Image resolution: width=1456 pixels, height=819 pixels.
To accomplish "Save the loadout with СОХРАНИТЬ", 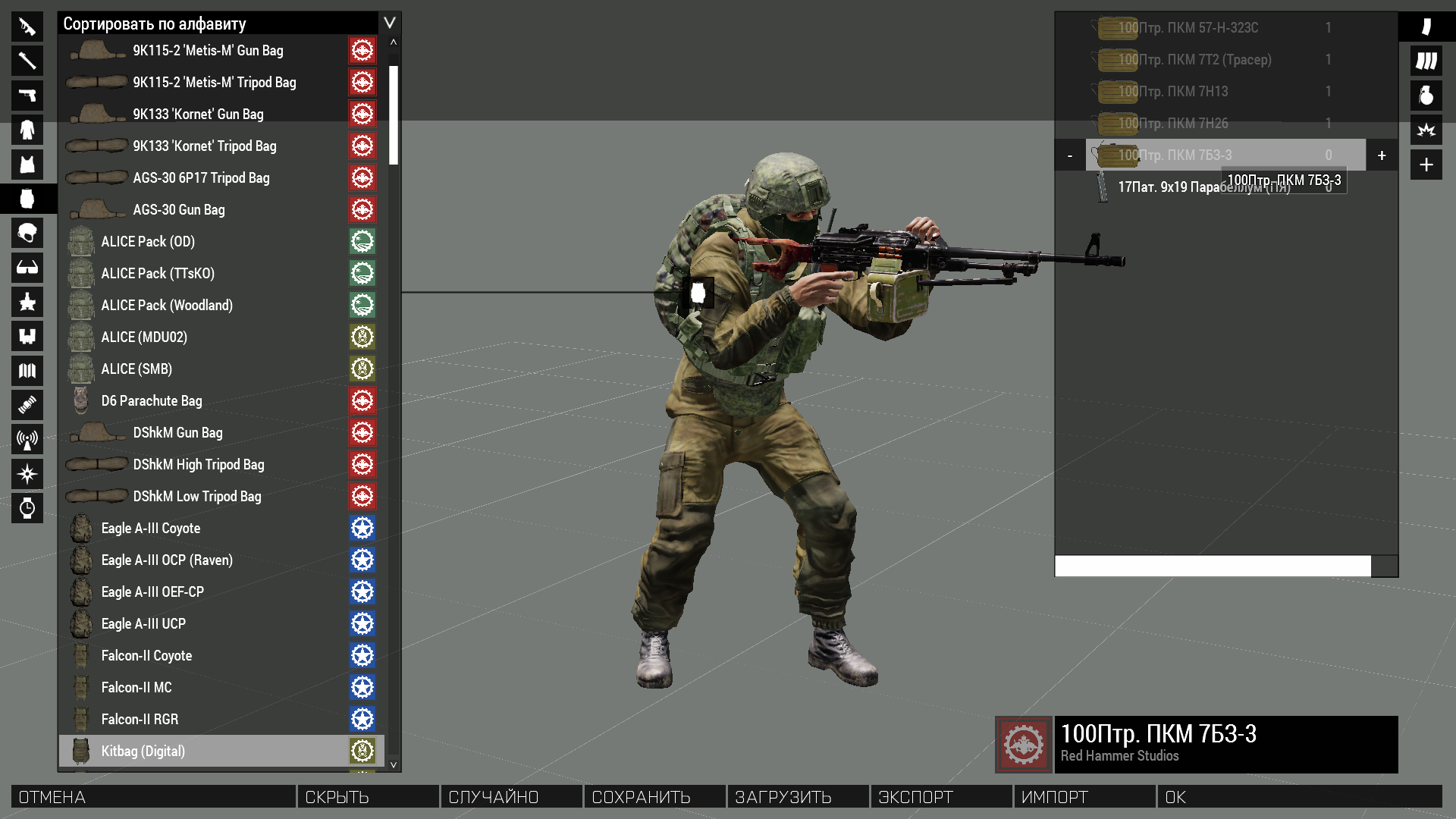I will [x=654, y=797].
